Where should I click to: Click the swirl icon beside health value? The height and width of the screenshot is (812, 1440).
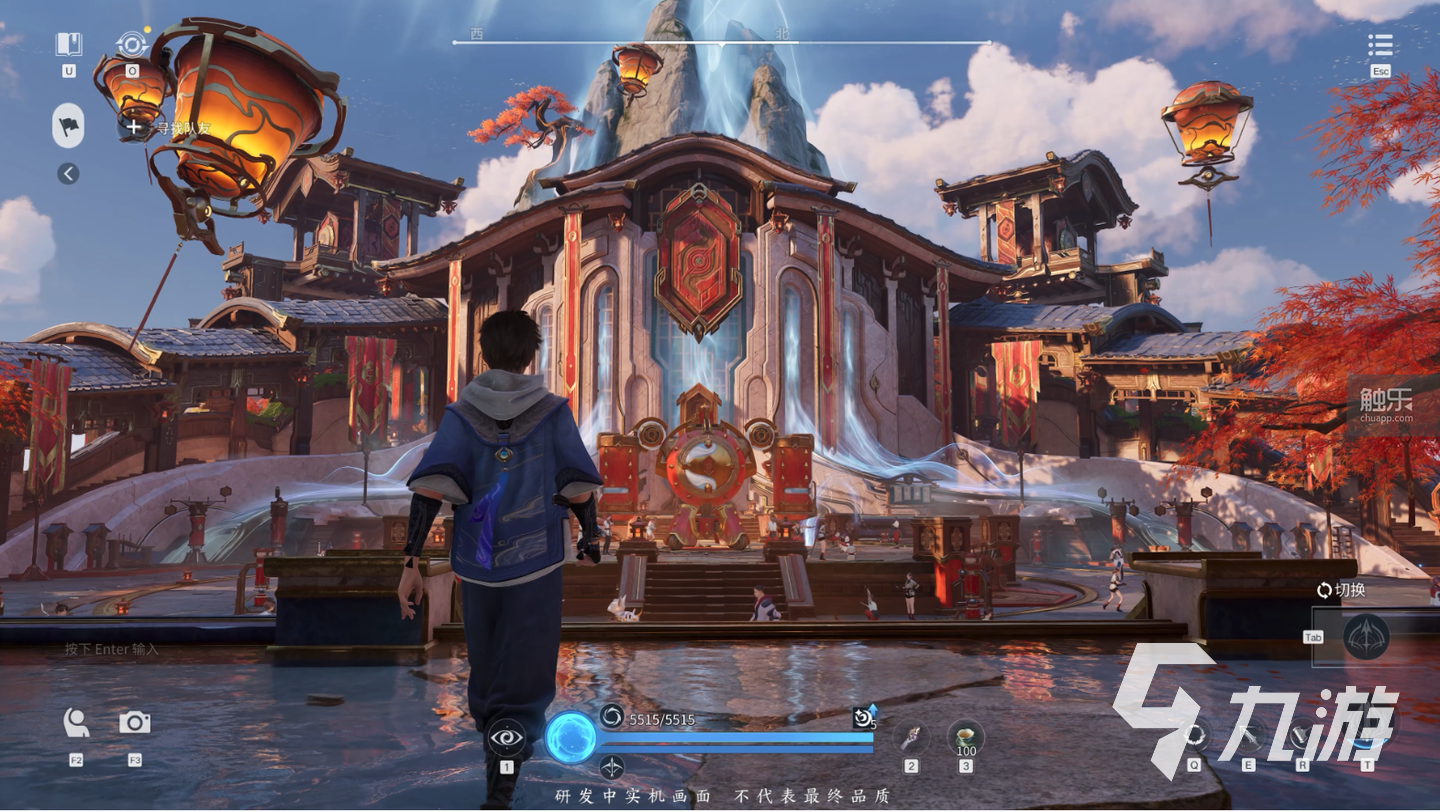point(611,716)
